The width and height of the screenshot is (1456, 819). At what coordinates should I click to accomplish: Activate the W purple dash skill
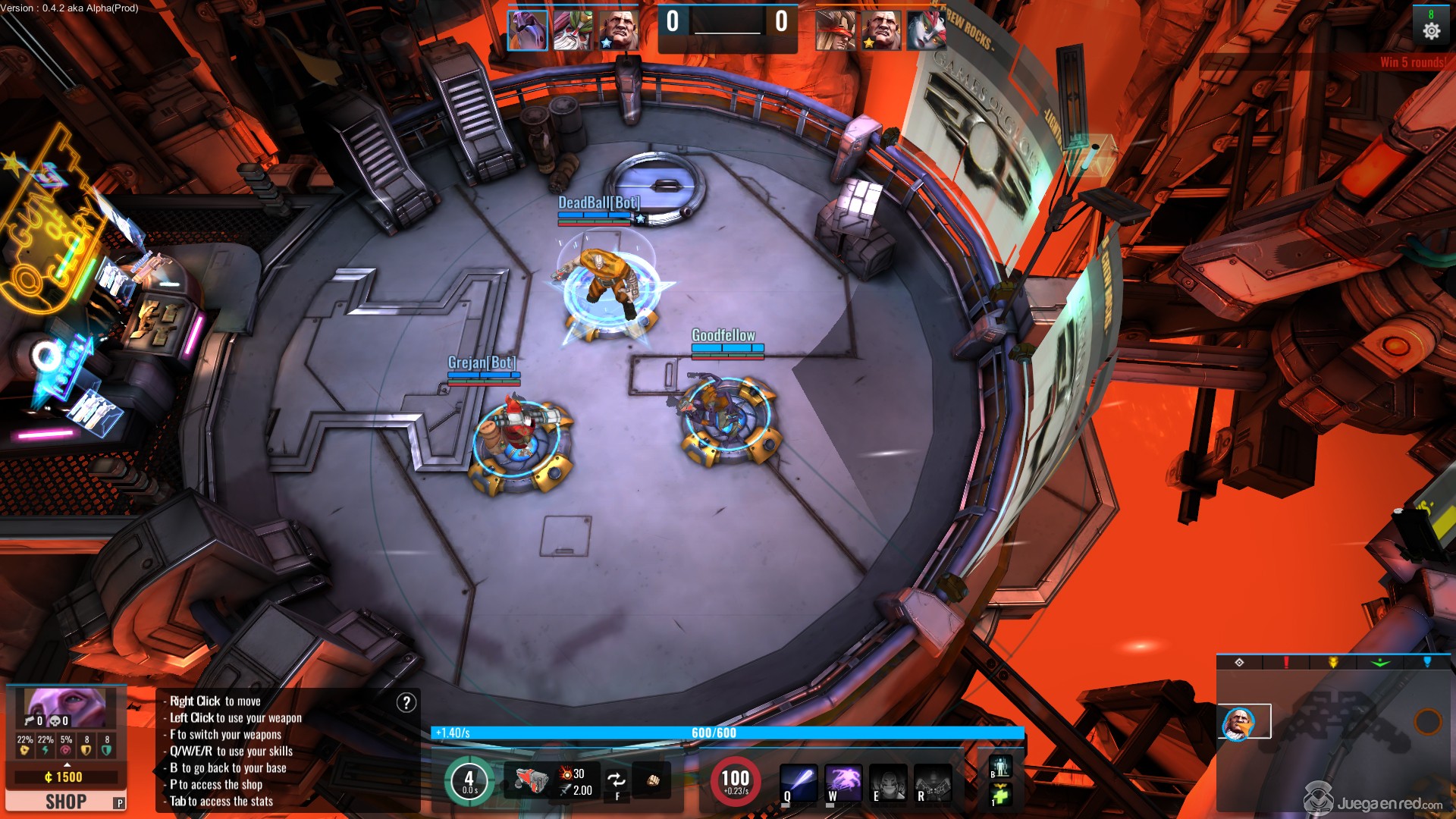(843, 782)
